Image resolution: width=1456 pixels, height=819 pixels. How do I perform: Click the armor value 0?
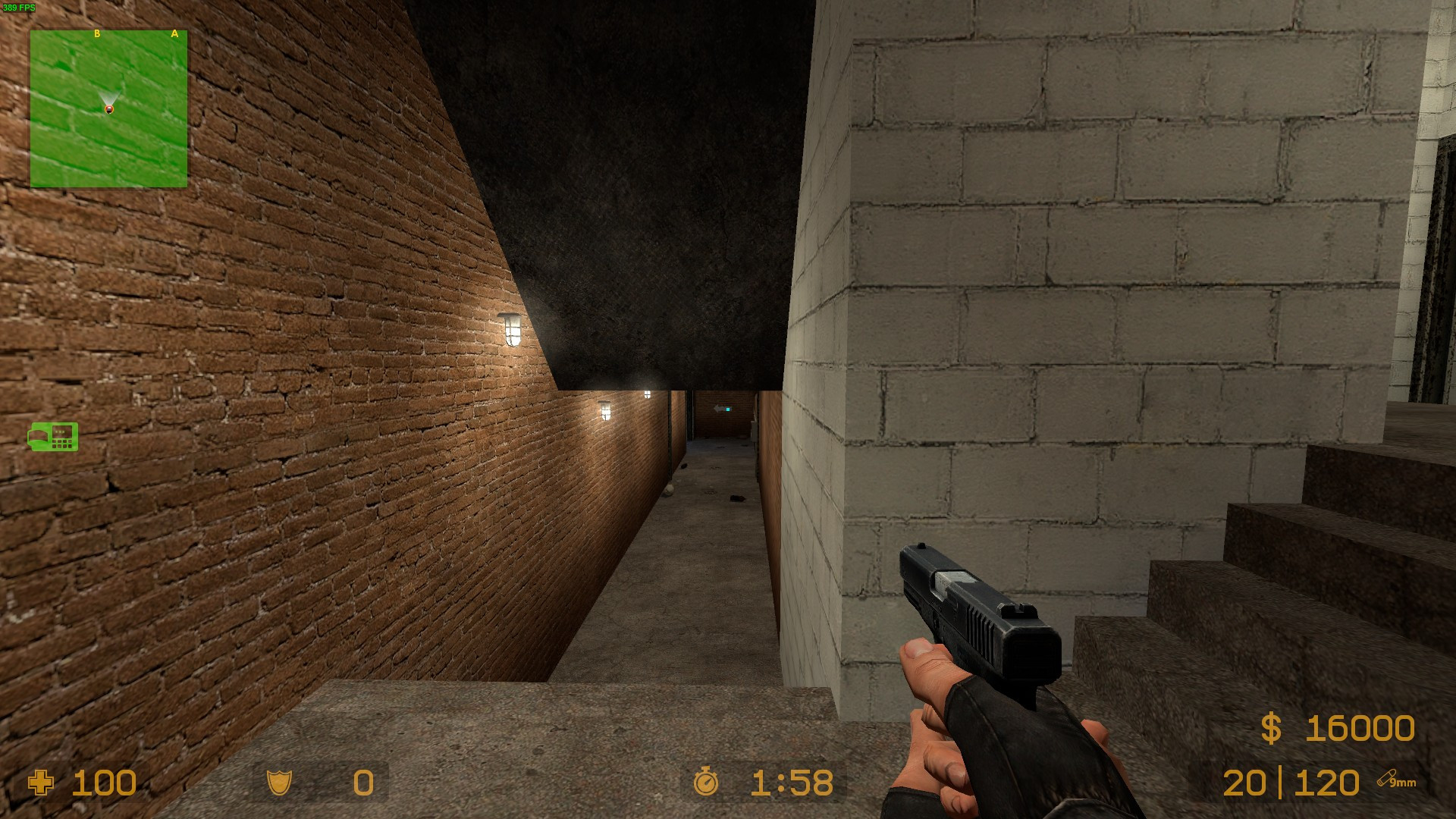[x=362, y=783]
